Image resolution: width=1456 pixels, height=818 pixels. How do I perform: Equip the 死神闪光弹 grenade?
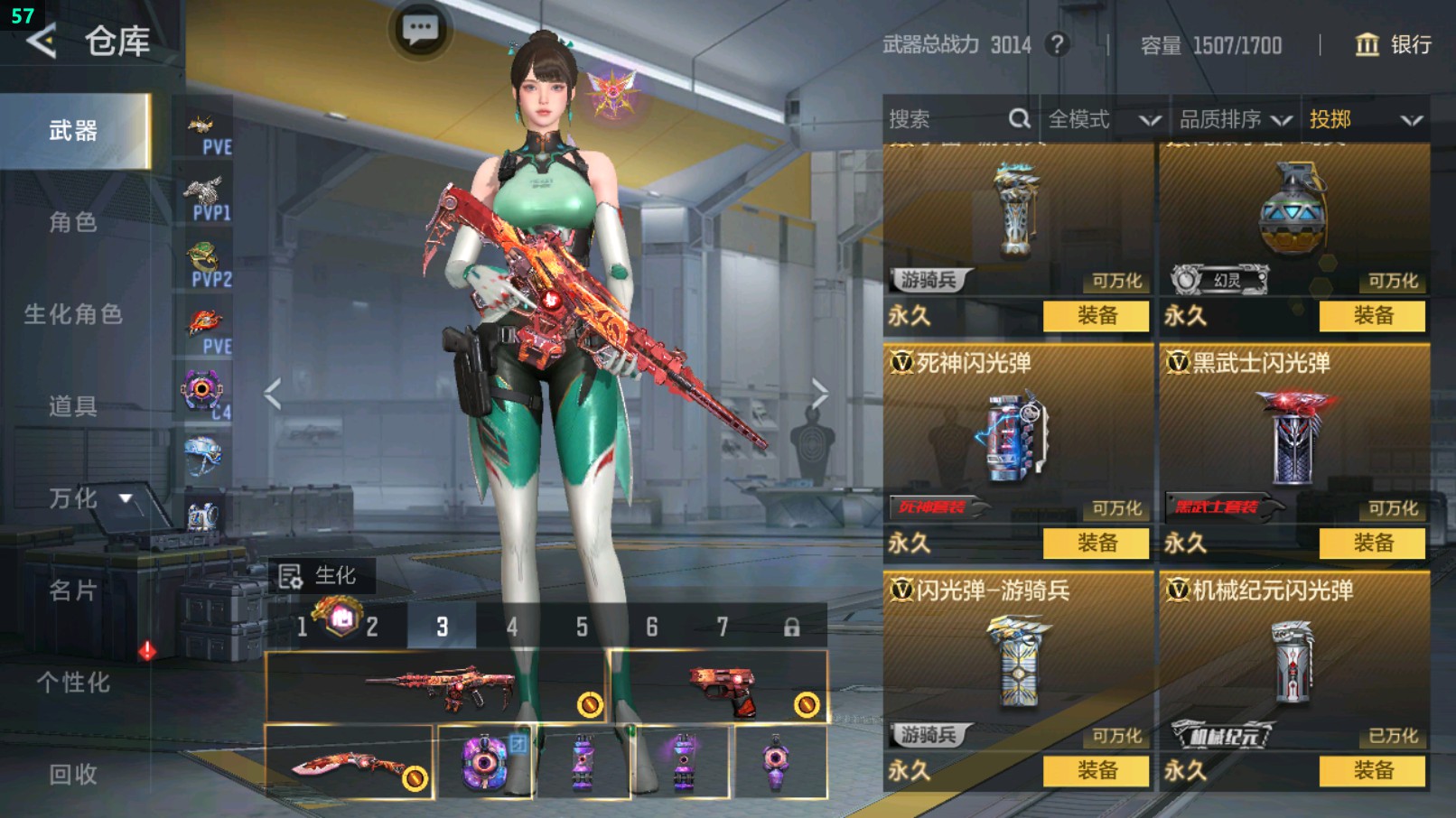pos(1096,543)
